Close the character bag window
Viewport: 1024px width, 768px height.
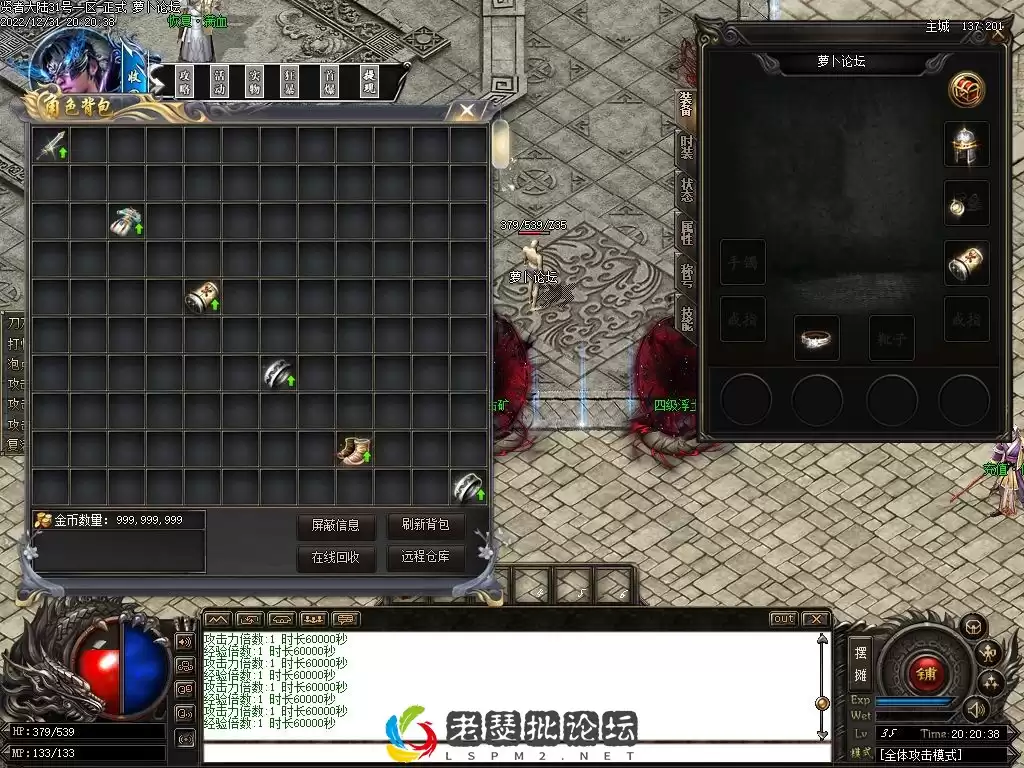coord(466,111)
